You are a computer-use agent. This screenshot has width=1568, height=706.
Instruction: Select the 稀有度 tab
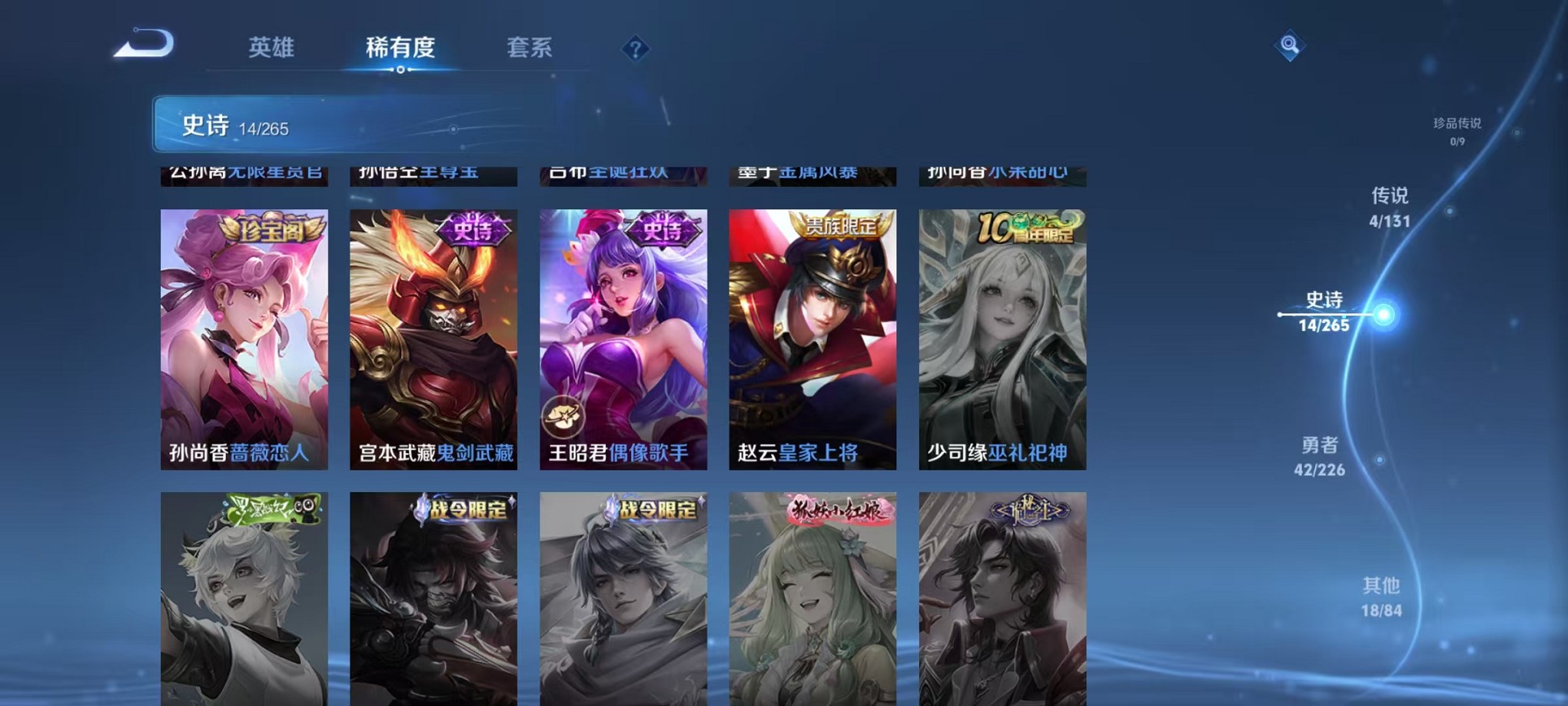399,48
